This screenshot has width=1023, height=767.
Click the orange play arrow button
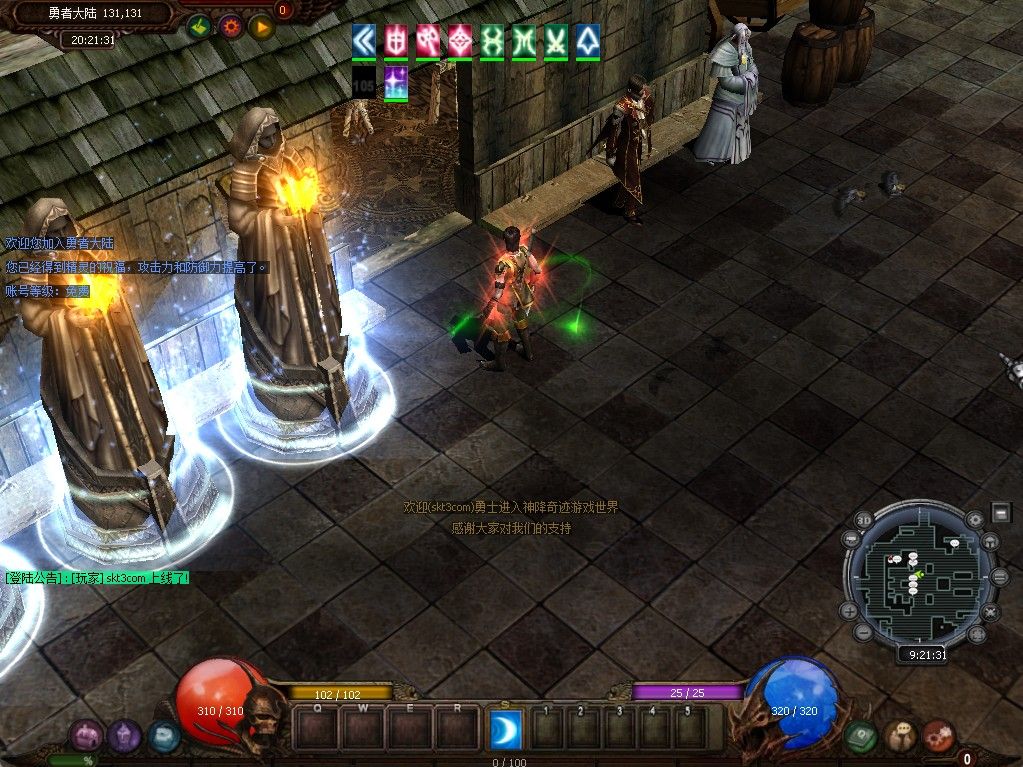[x=262, y=27]
